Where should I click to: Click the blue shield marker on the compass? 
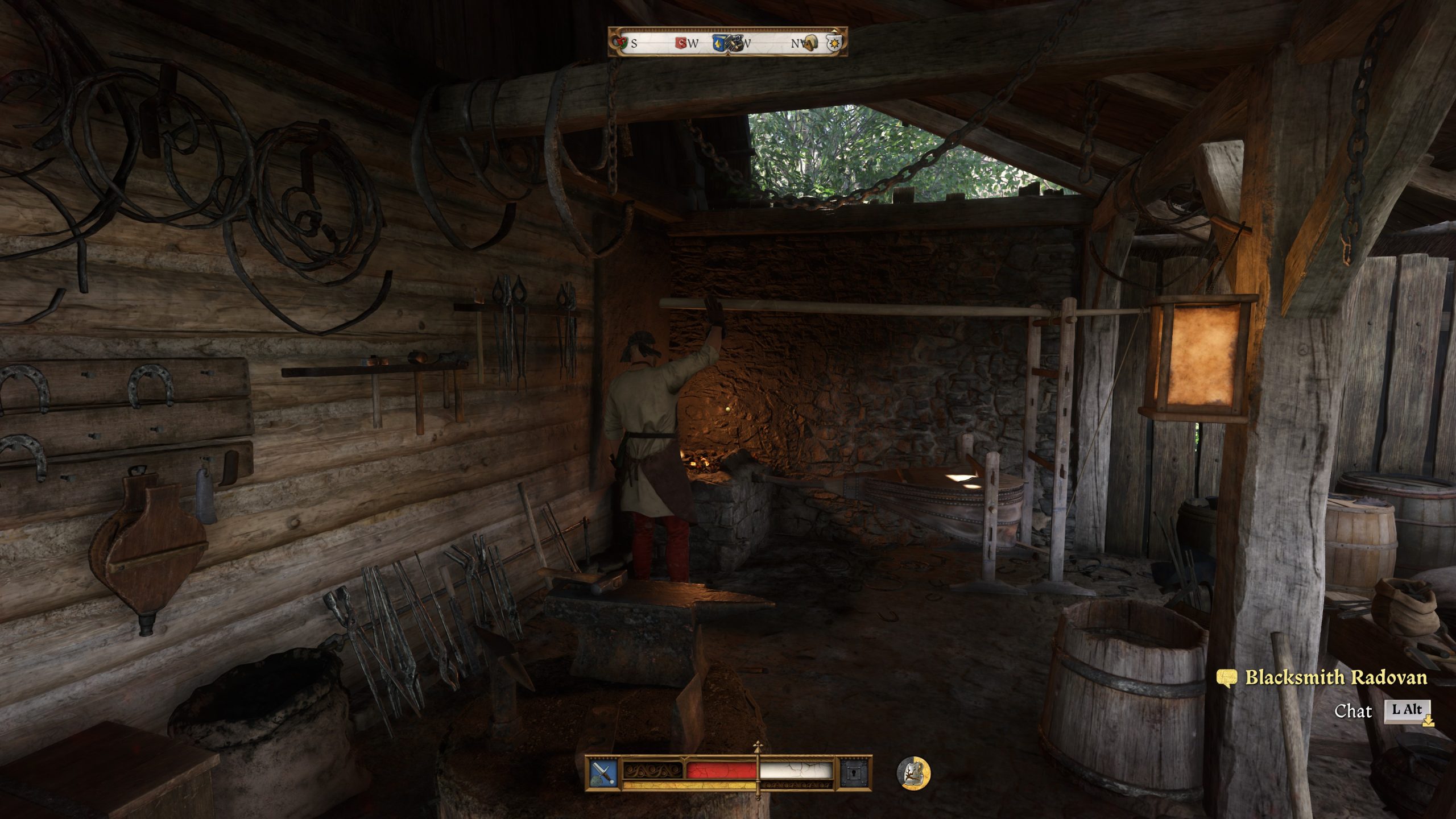[721, 42]
